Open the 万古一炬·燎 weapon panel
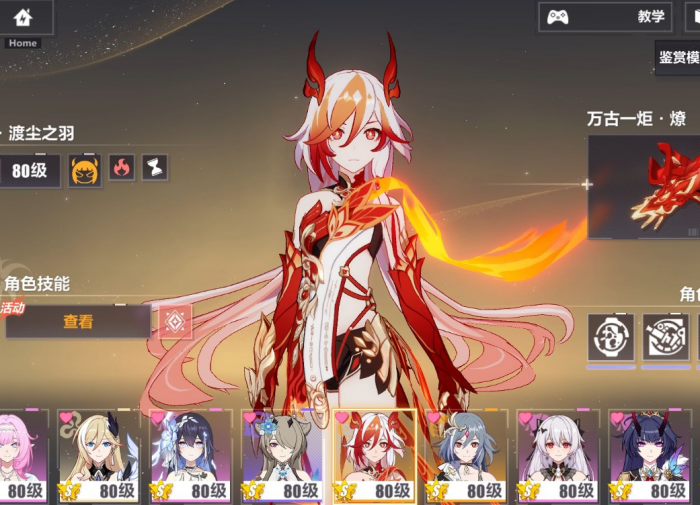The width and height of the screenshot is (700, 505). tap(645, 187)
